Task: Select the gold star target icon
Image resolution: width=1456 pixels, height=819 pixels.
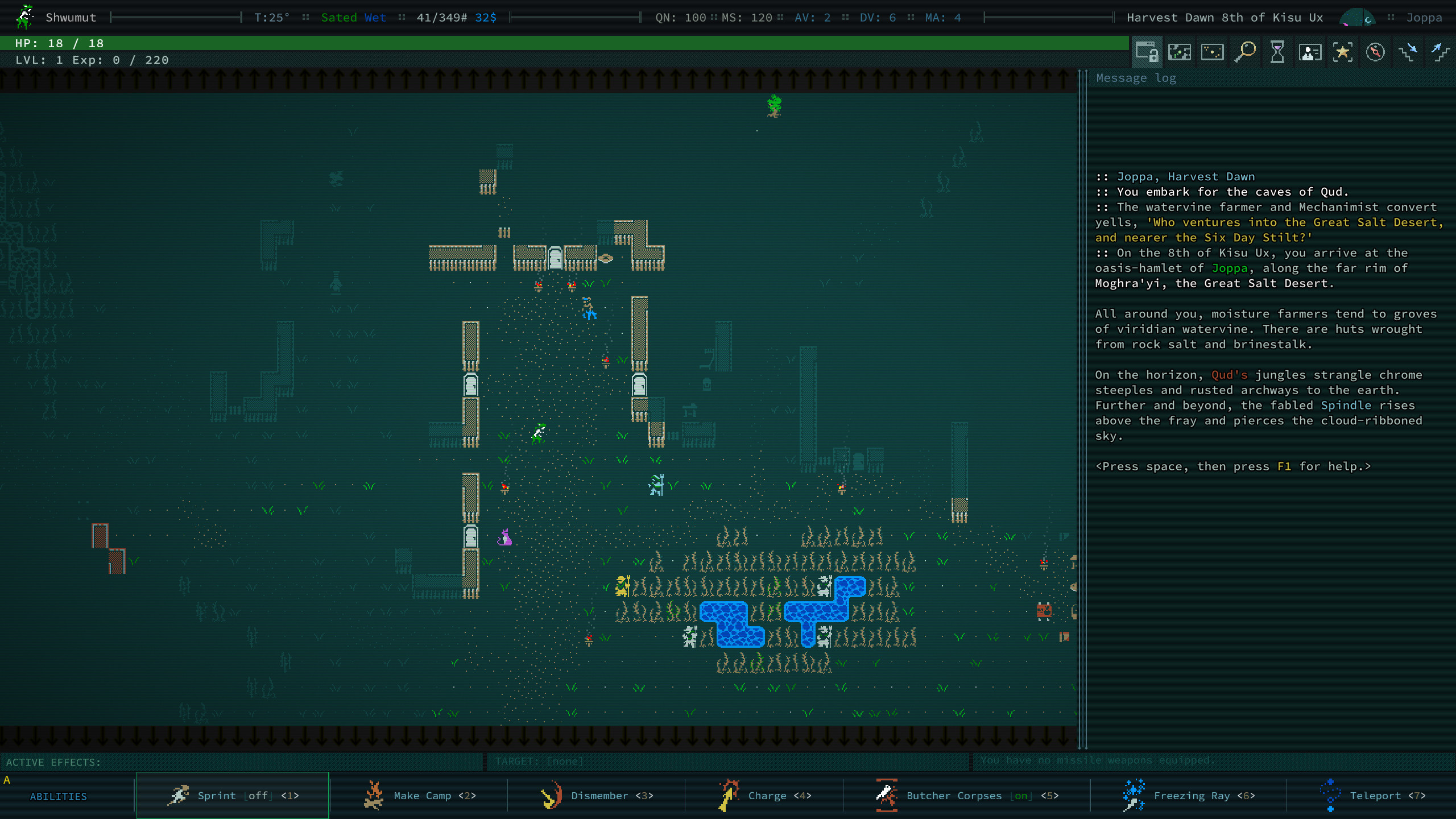Action: coord(1343,52)
